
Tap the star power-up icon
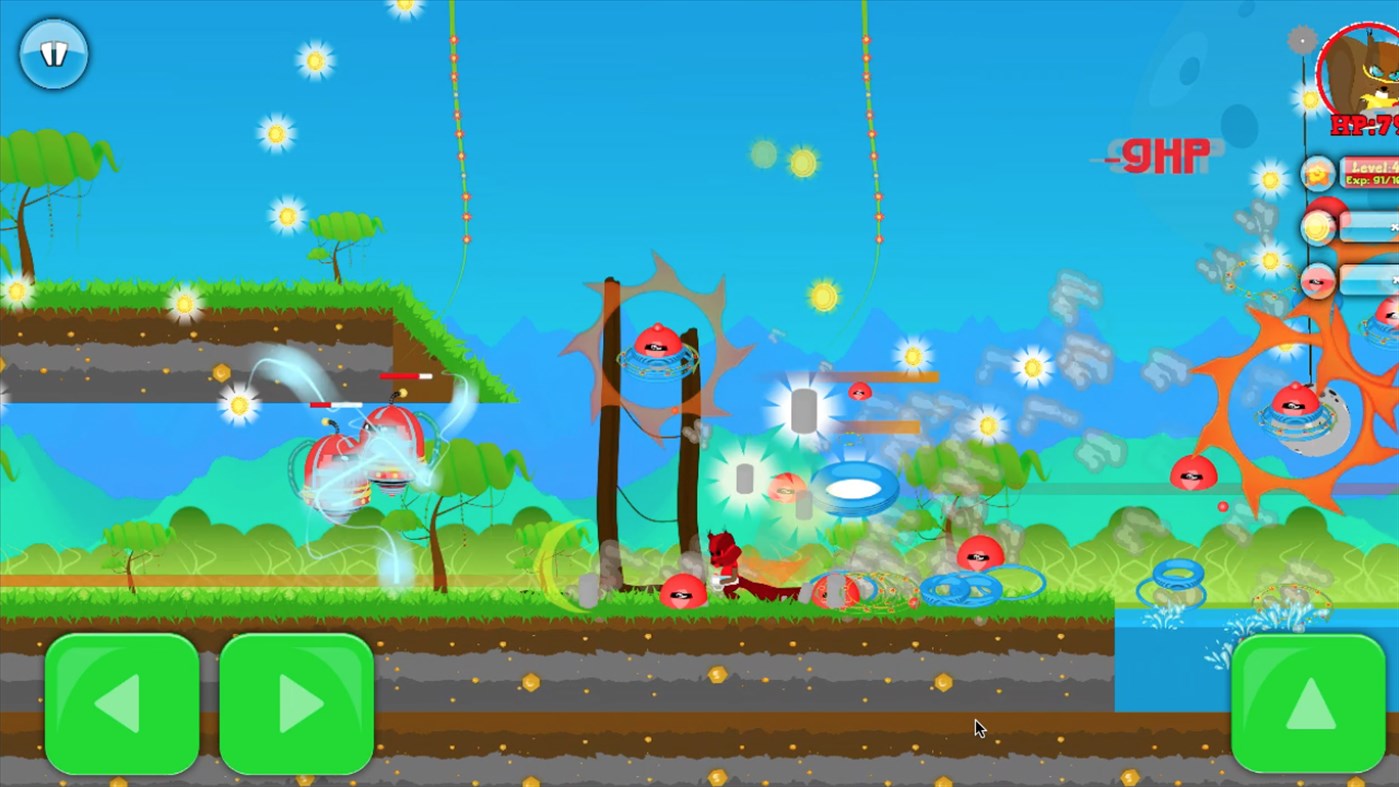point(1316,172)
